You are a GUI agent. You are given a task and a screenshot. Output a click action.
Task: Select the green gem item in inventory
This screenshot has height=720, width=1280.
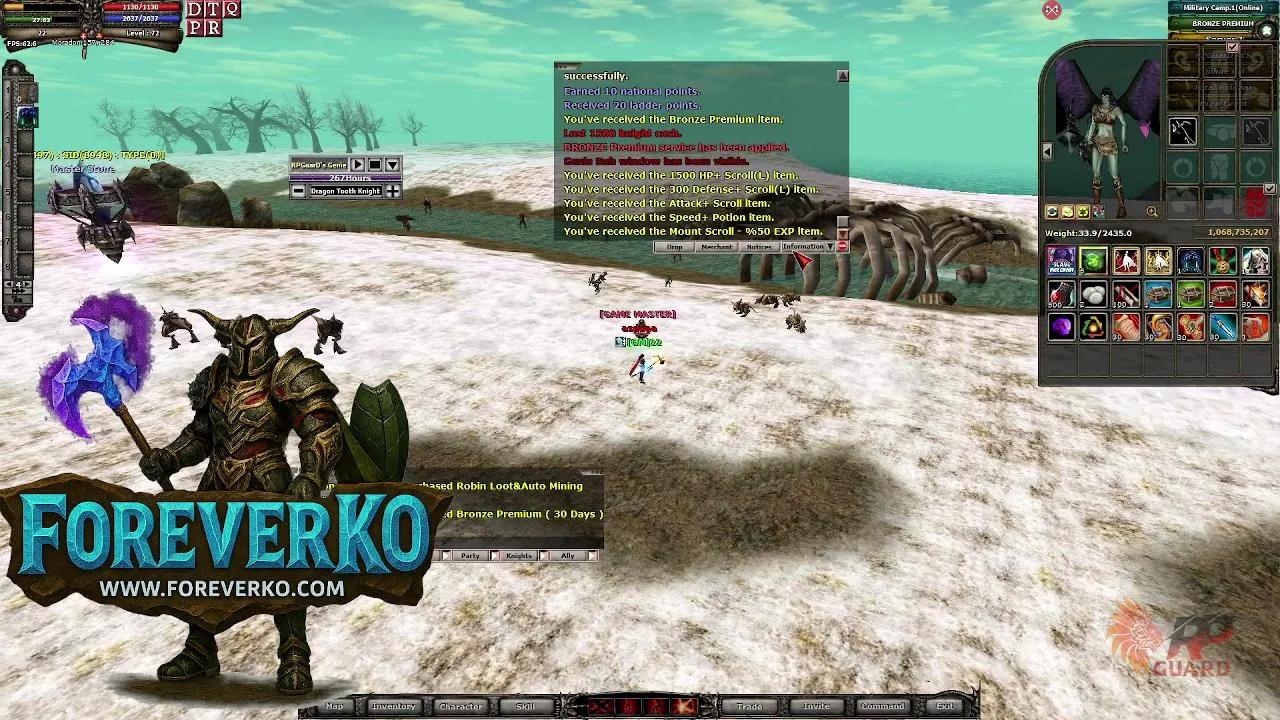pyautogui.click(x=1093, y=261)
